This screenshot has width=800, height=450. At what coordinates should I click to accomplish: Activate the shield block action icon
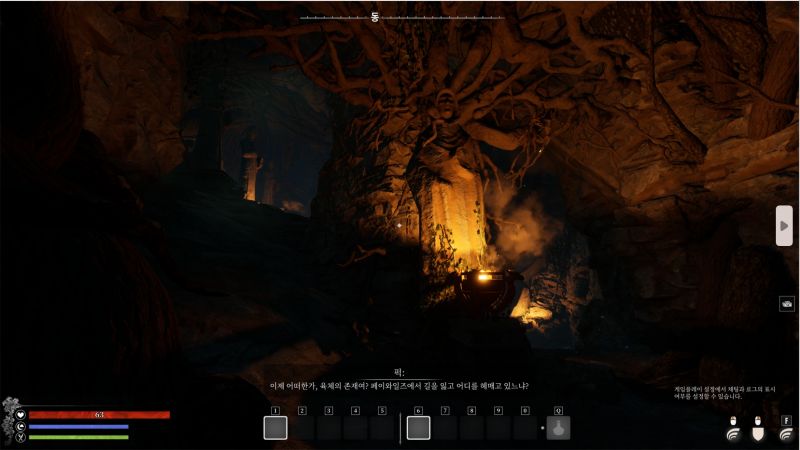[759, 433]
